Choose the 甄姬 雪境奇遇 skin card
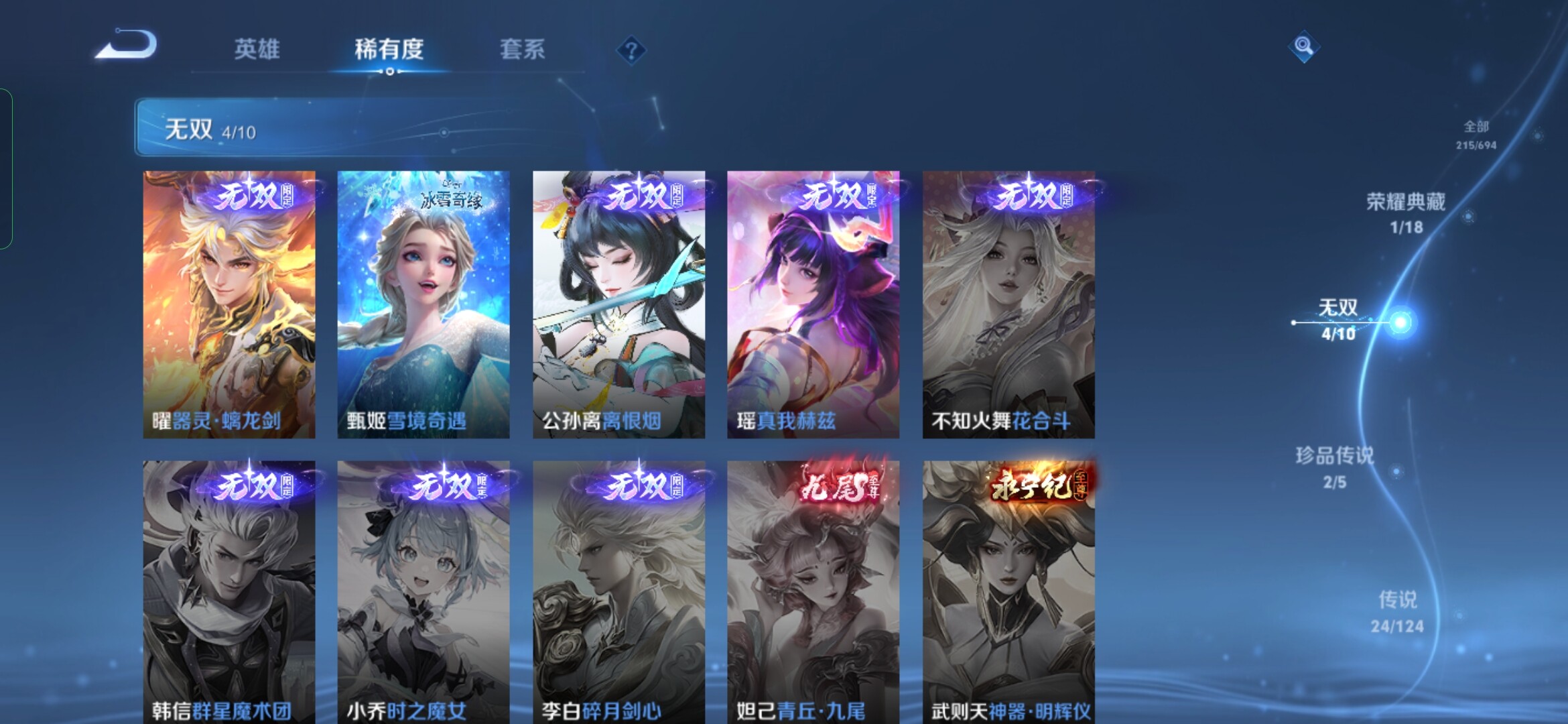Screen dimensions: 1568x724 [x=423, y=304]
